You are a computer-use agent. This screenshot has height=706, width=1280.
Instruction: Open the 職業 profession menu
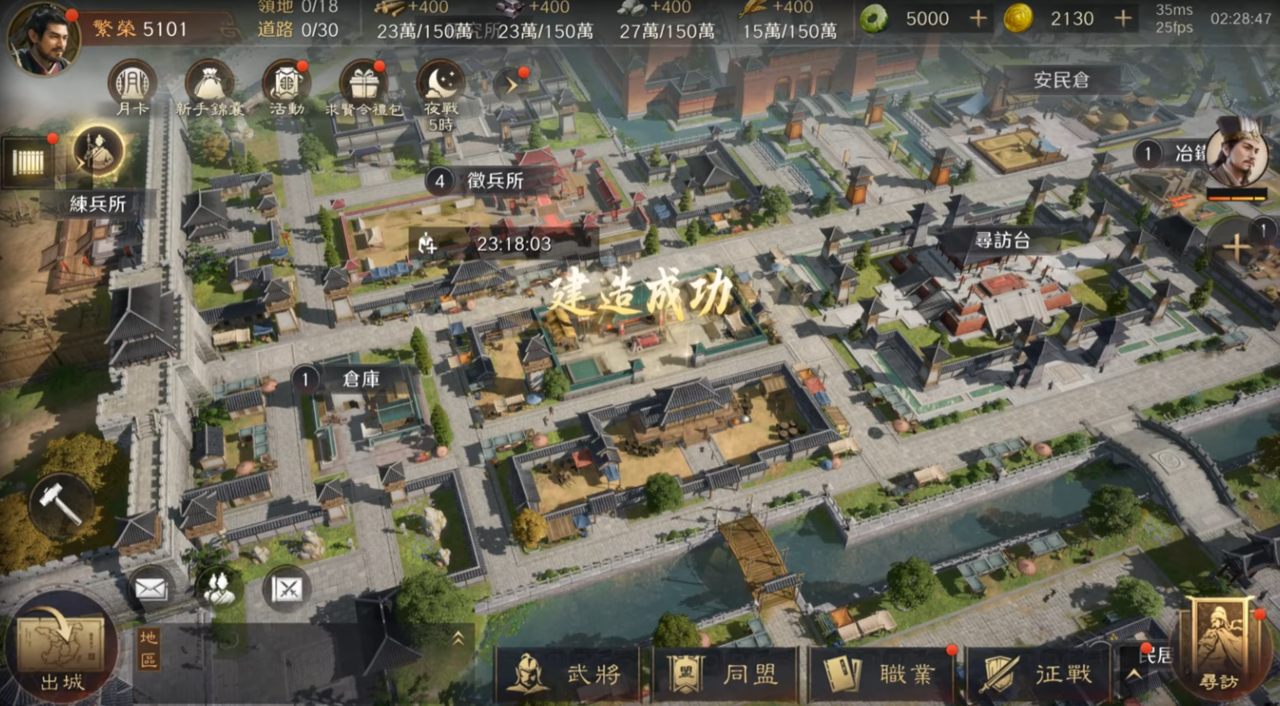pos(881,674)
